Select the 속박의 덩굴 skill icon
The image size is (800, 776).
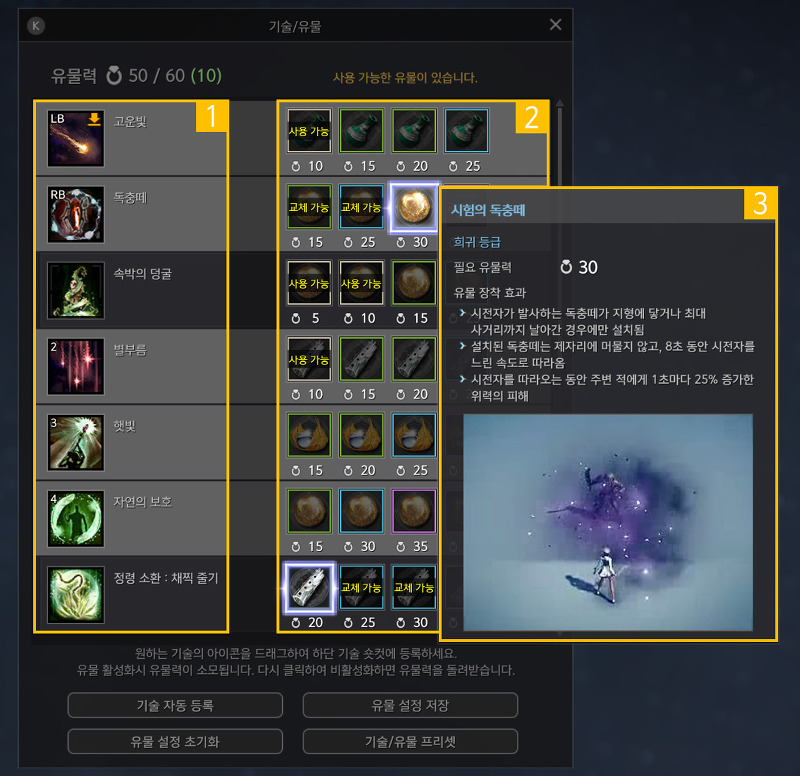point(76,288)
